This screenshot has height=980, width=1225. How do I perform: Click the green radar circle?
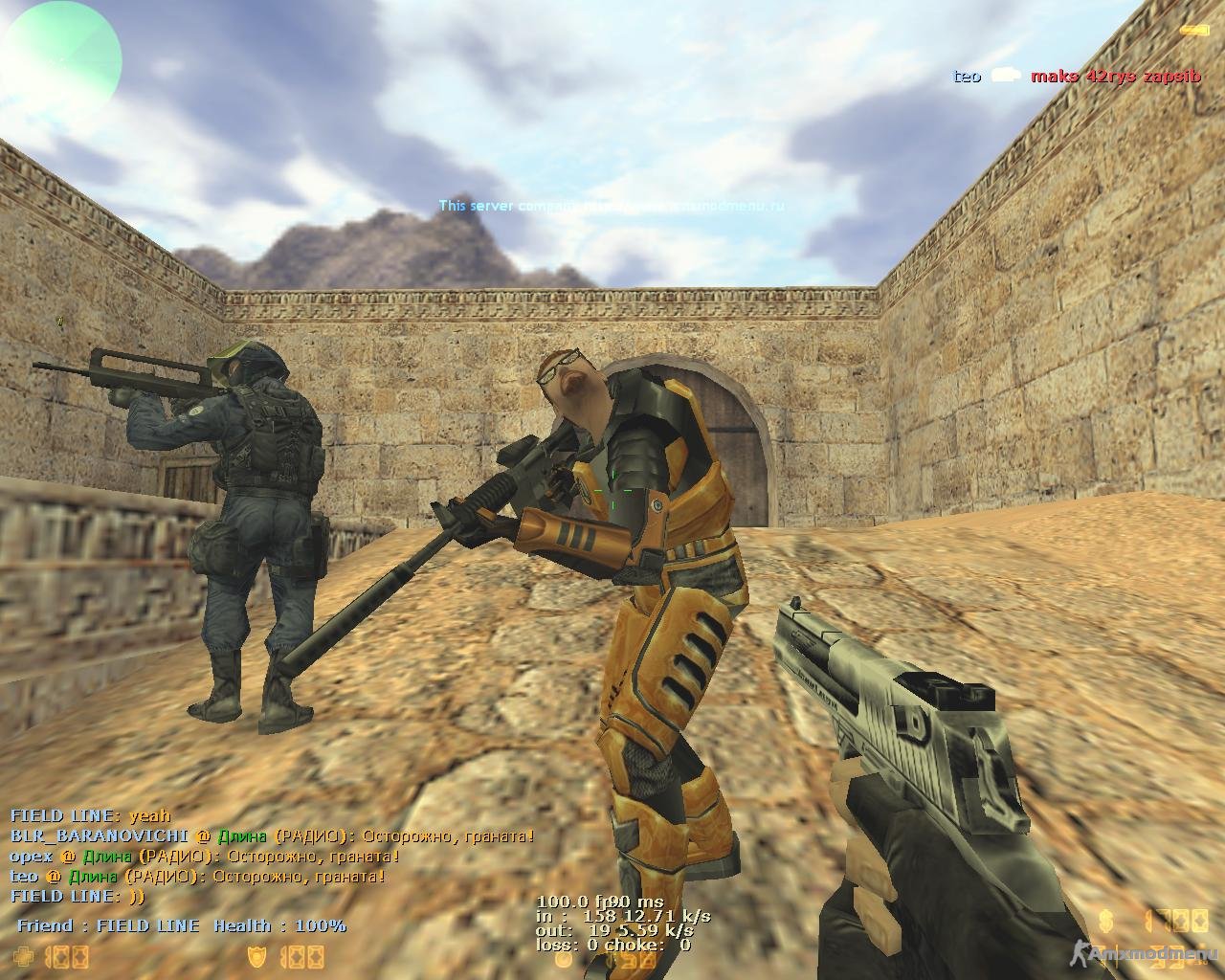pyautogui.click(x=59, y=54)
